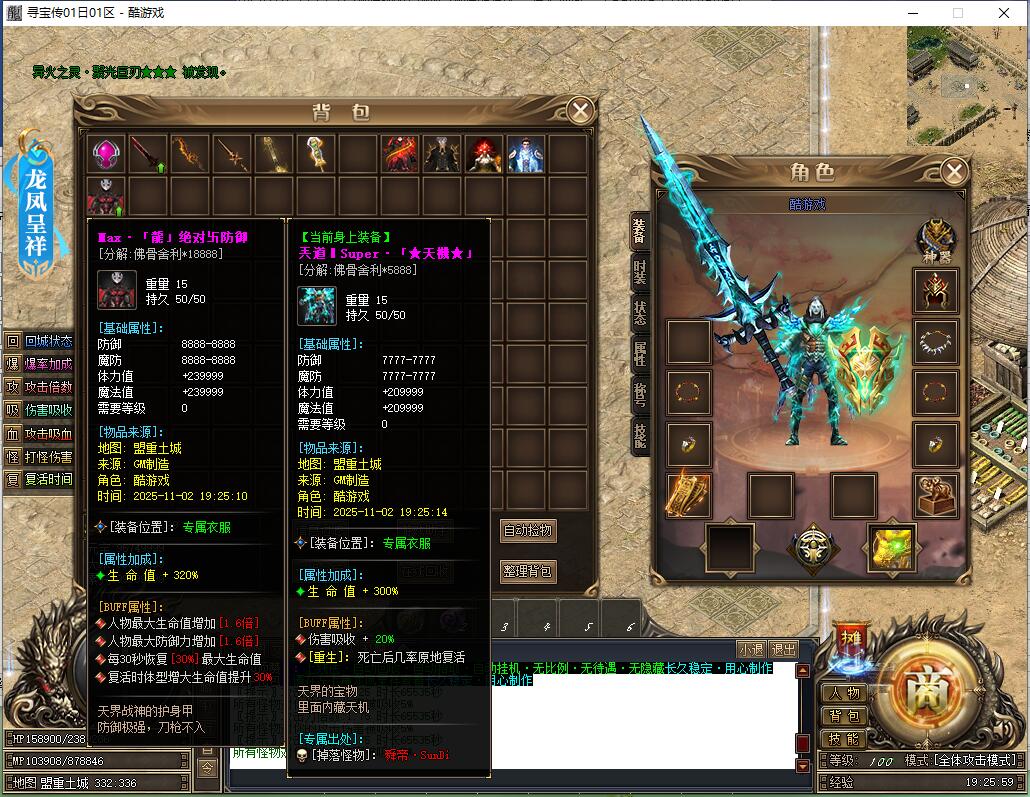Sort the bag with 整理背包 button

(527, 571)
